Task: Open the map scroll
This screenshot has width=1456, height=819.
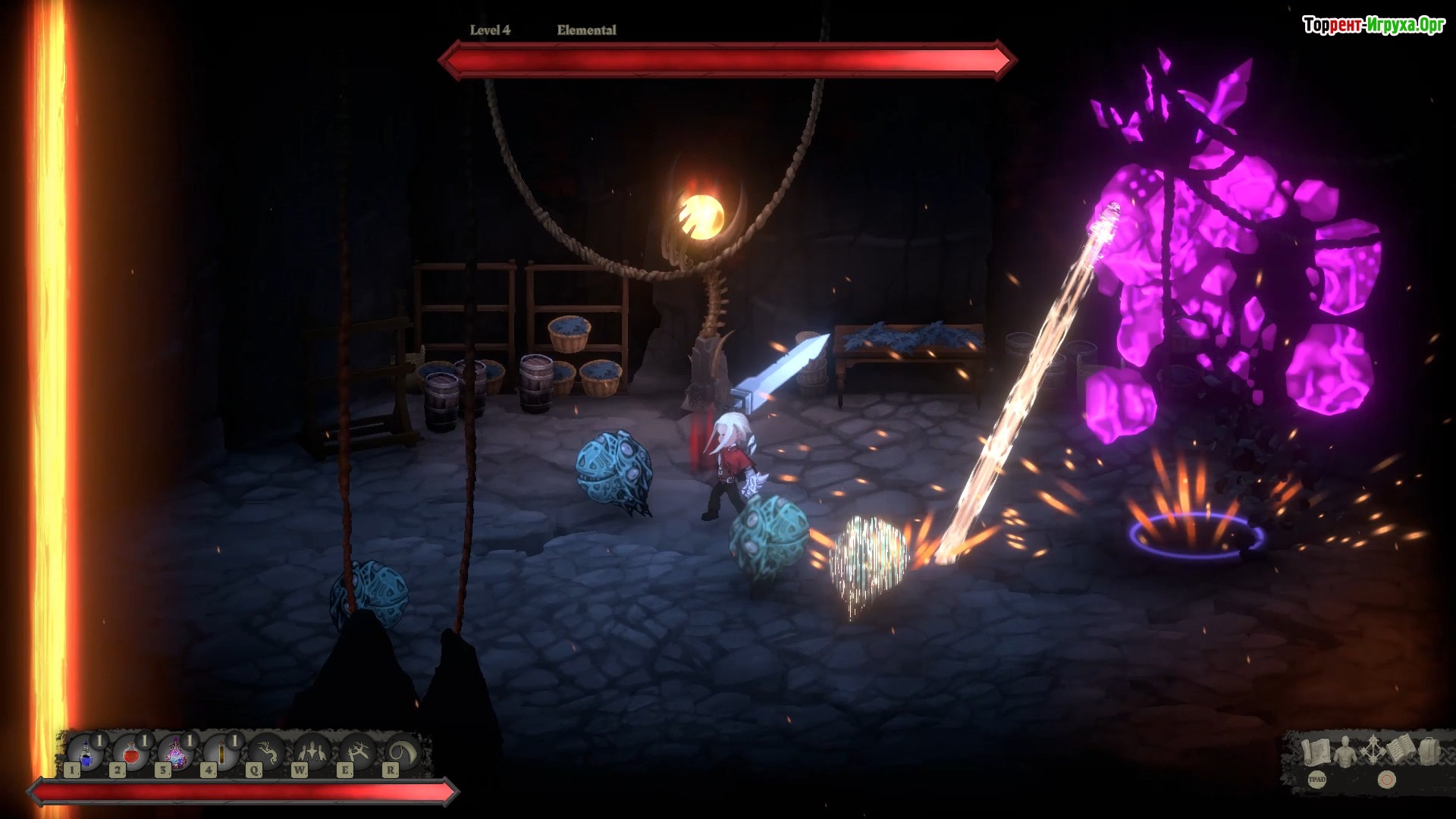Action: (1316, 751)
